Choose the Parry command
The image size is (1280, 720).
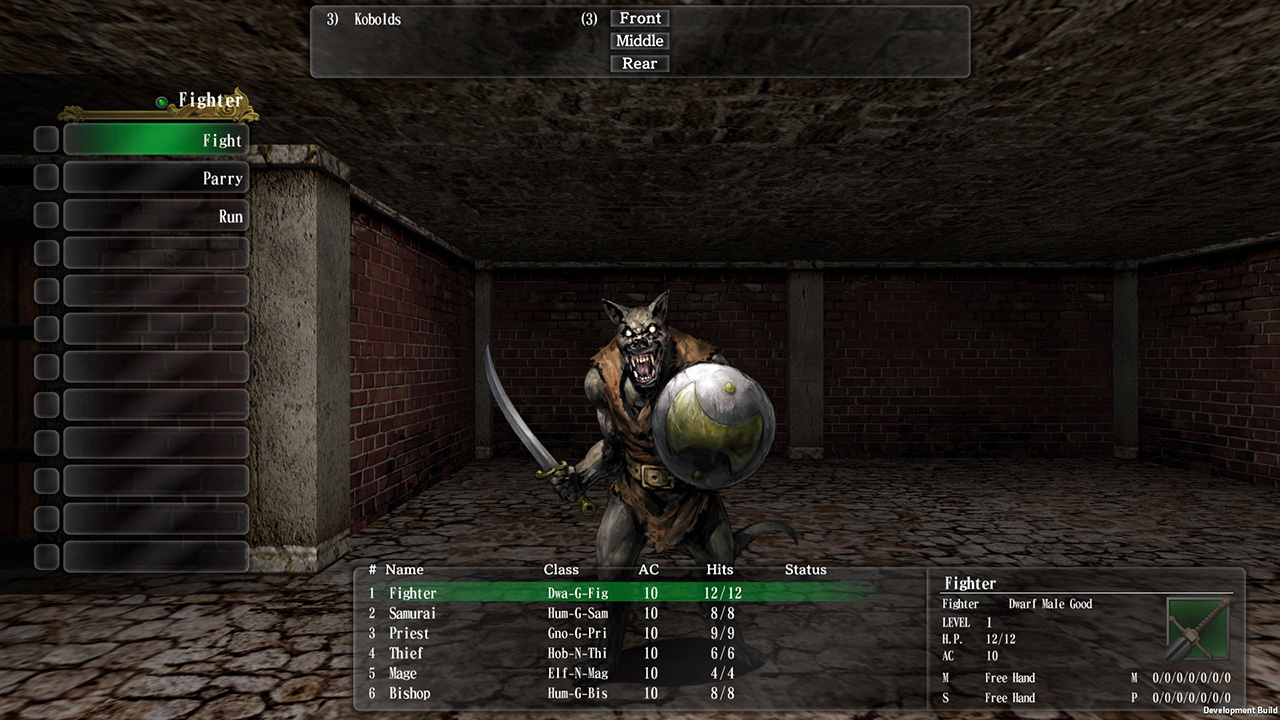155,177
